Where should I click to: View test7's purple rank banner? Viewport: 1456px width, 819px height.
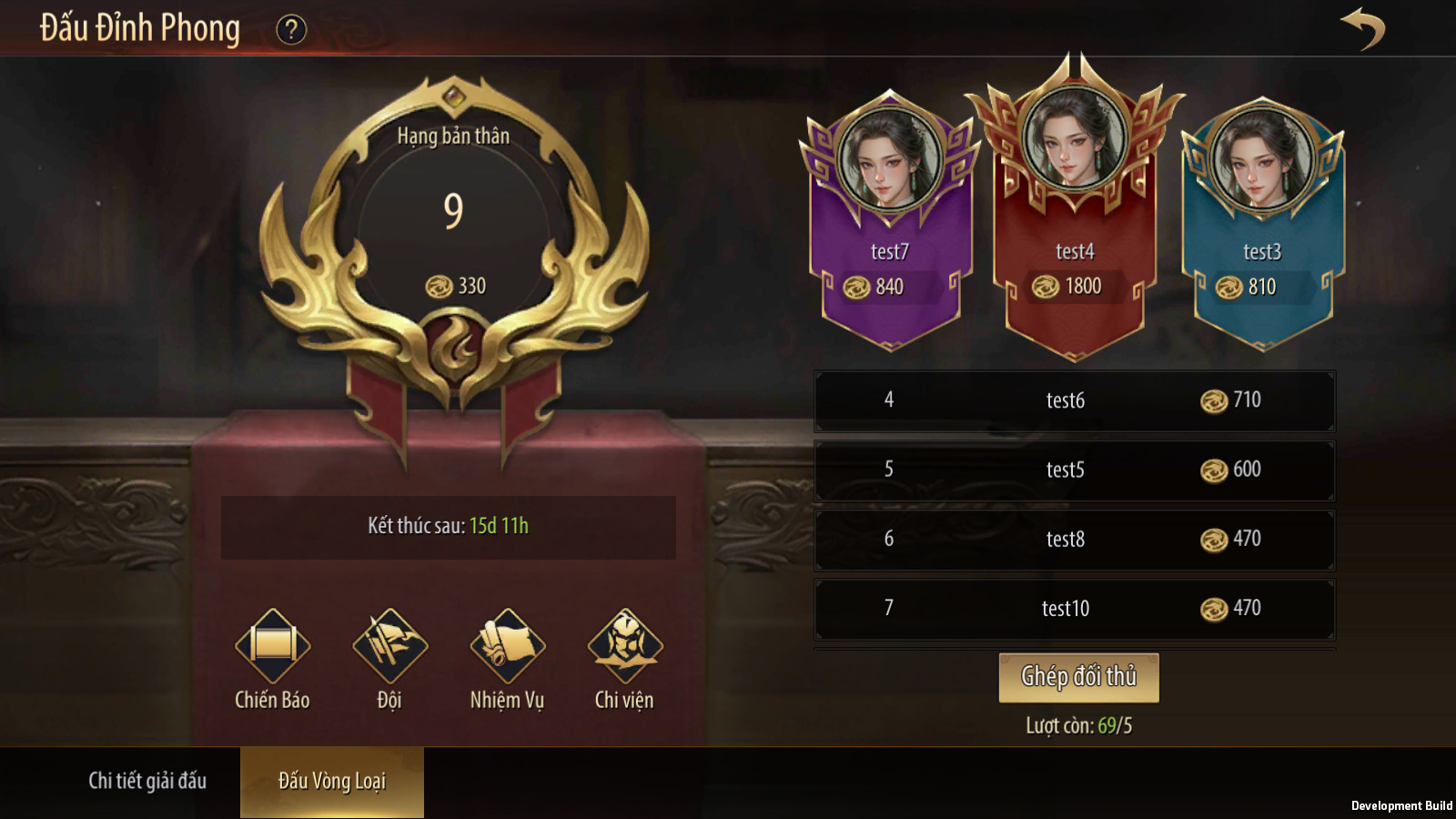tap(890, 227)
